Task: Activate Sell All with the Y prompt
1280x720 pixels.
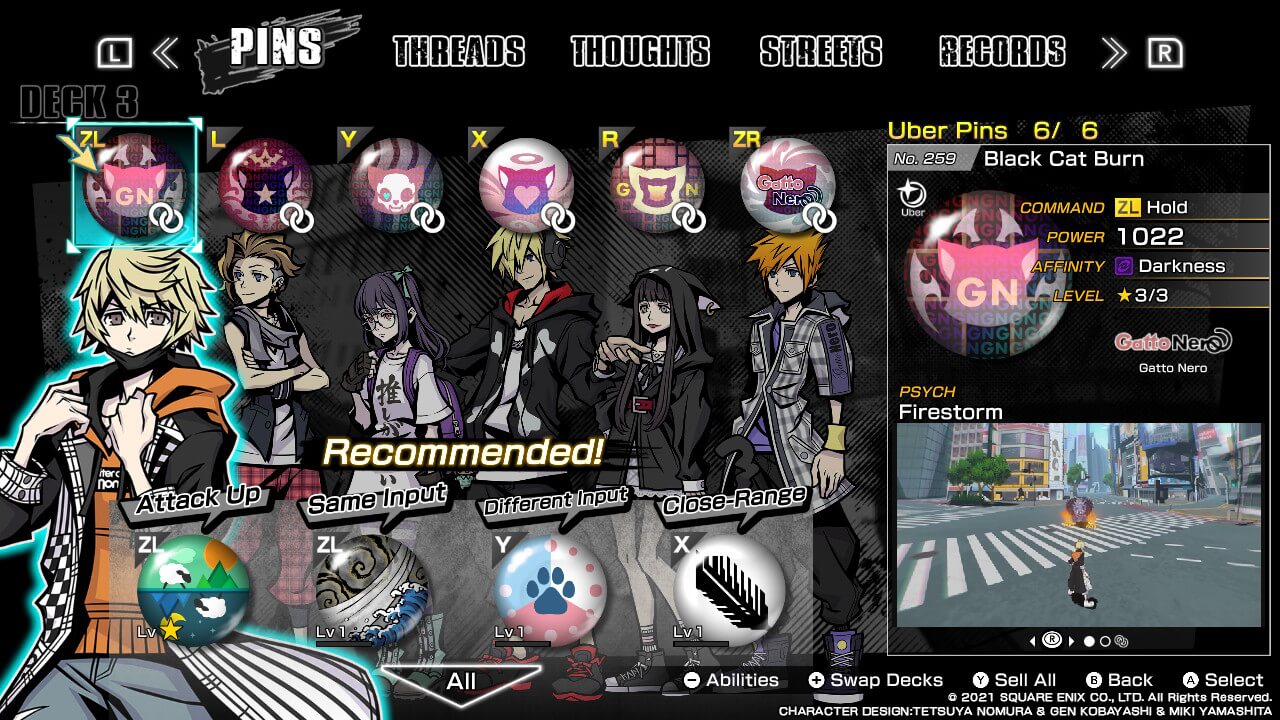Action: pyautogui.click(x=1010, y=679)
